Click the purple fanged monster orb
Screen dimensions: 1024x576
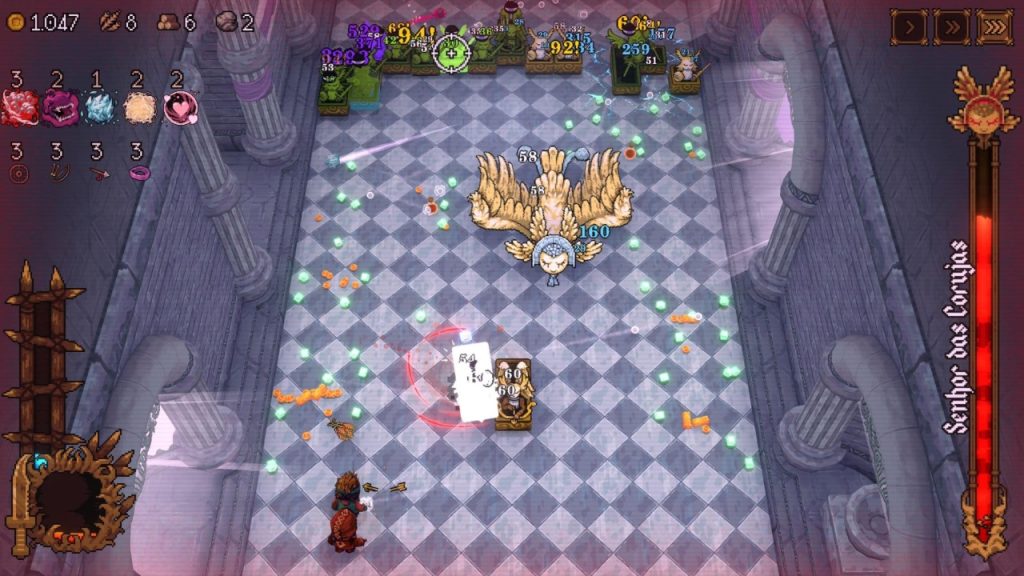pyautogui.click(x=58, y=108)
